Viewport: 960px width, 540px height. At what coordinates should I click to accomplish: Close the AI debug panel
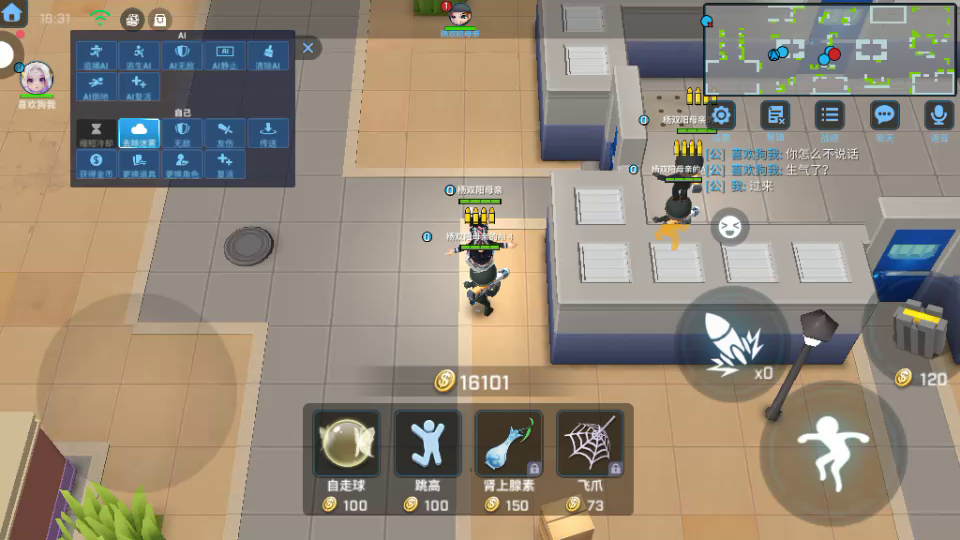tap(308, 48)
